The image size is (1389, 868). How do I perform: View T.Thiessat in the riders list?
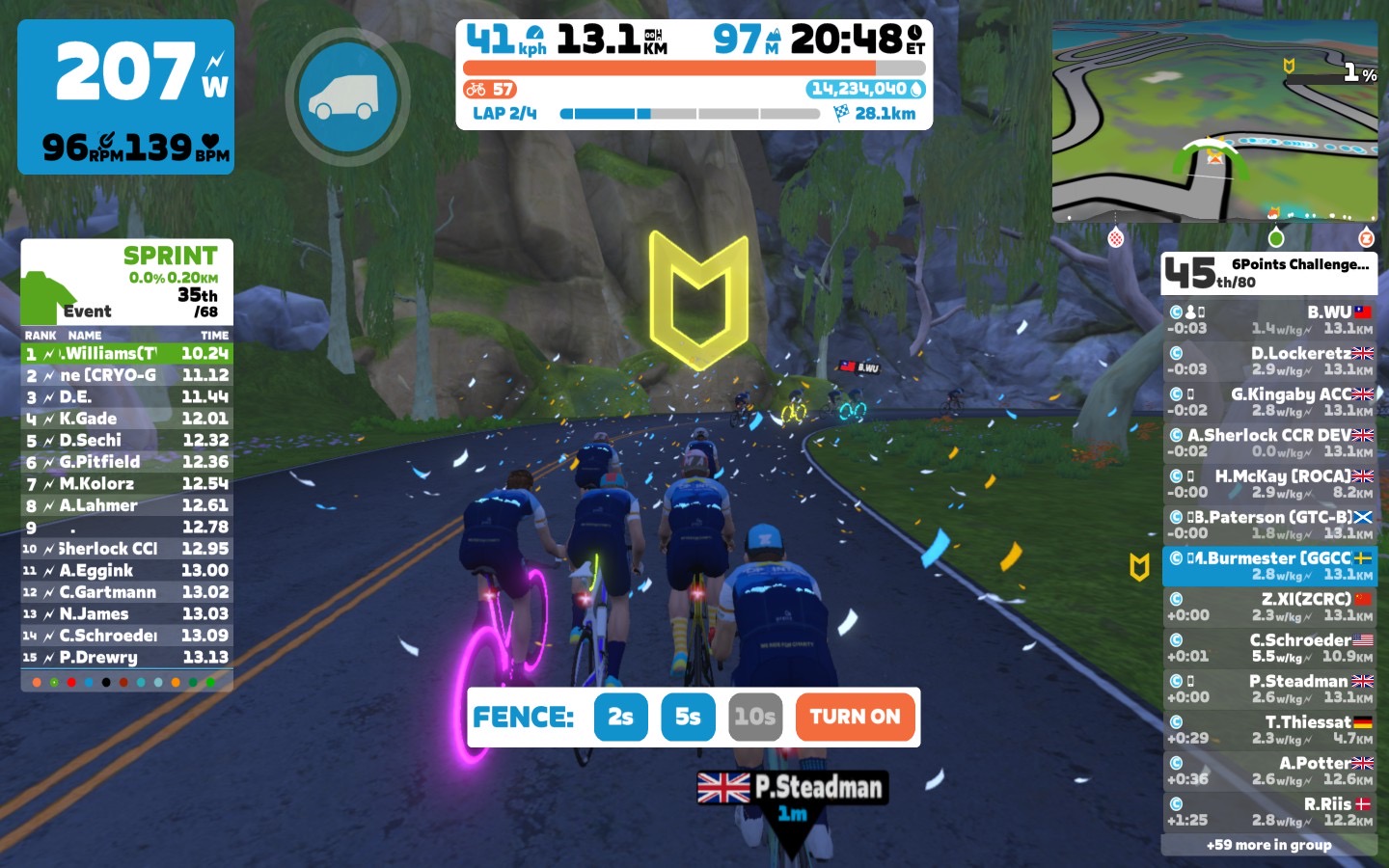coord(1268,730)
